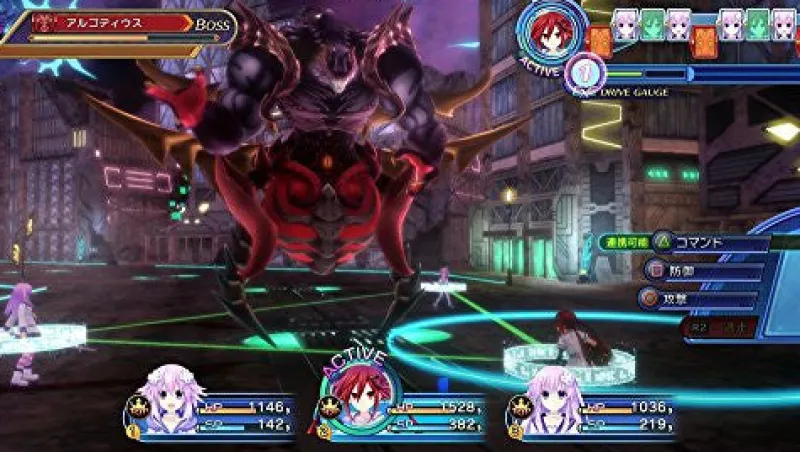Click the ACTIVE red-haired portrait in party status
The width and height of the screenshot is (800, 452).
[x=357, y=397]
